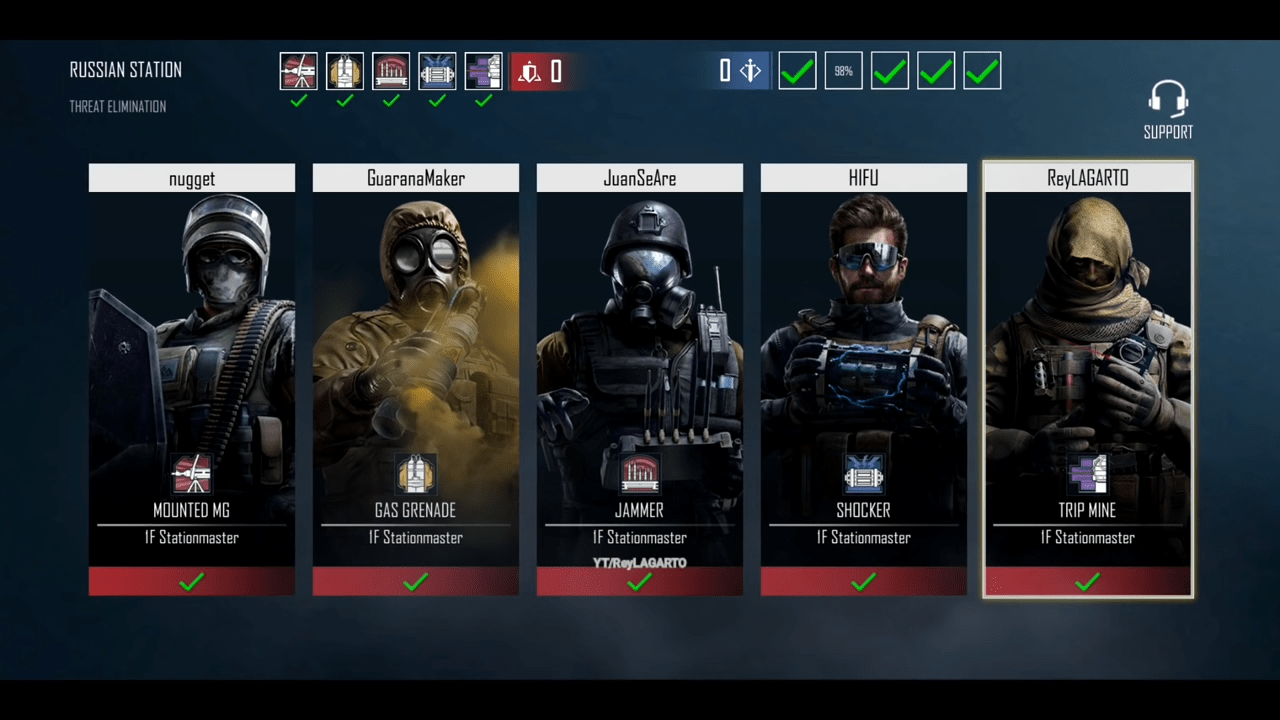Screen dimensions: 1280x720
Task: Click the jammer icon in top row
Action: [391, 71]
